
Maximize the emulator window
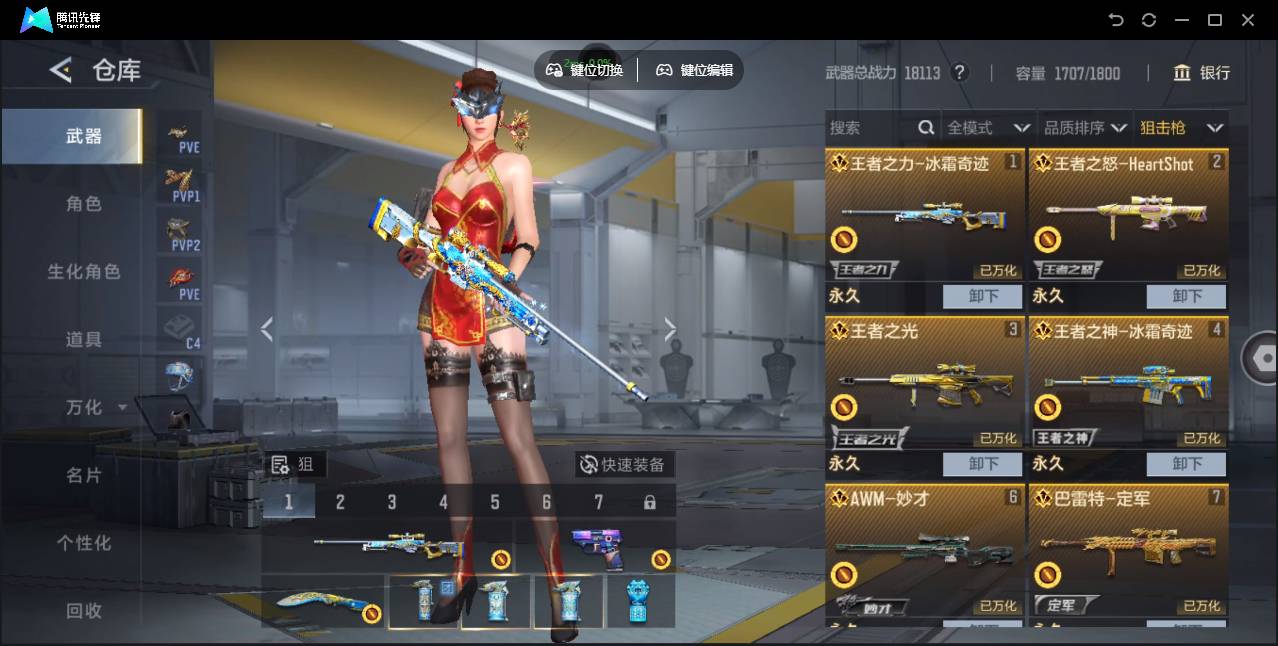click(1215, 20)
